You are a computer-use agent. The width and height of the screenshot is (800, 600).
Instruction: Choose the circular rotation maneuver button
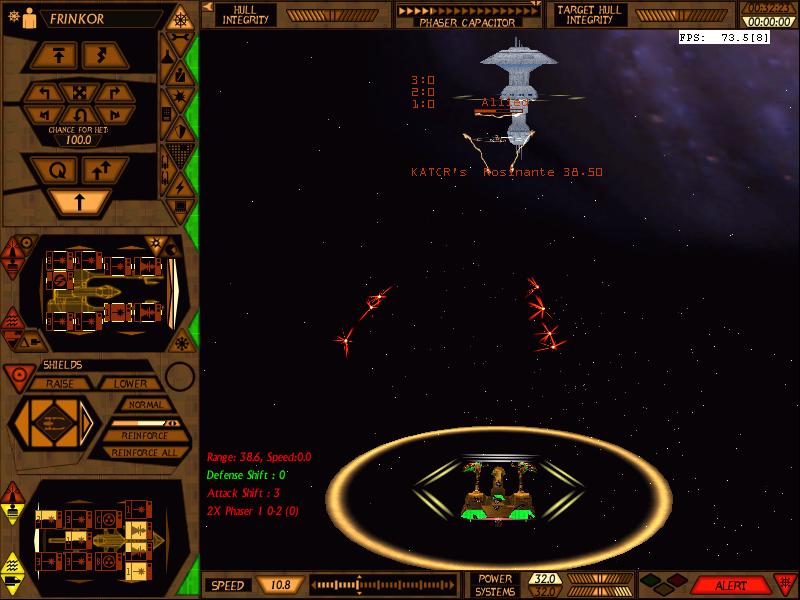click(x=53, y=170)
